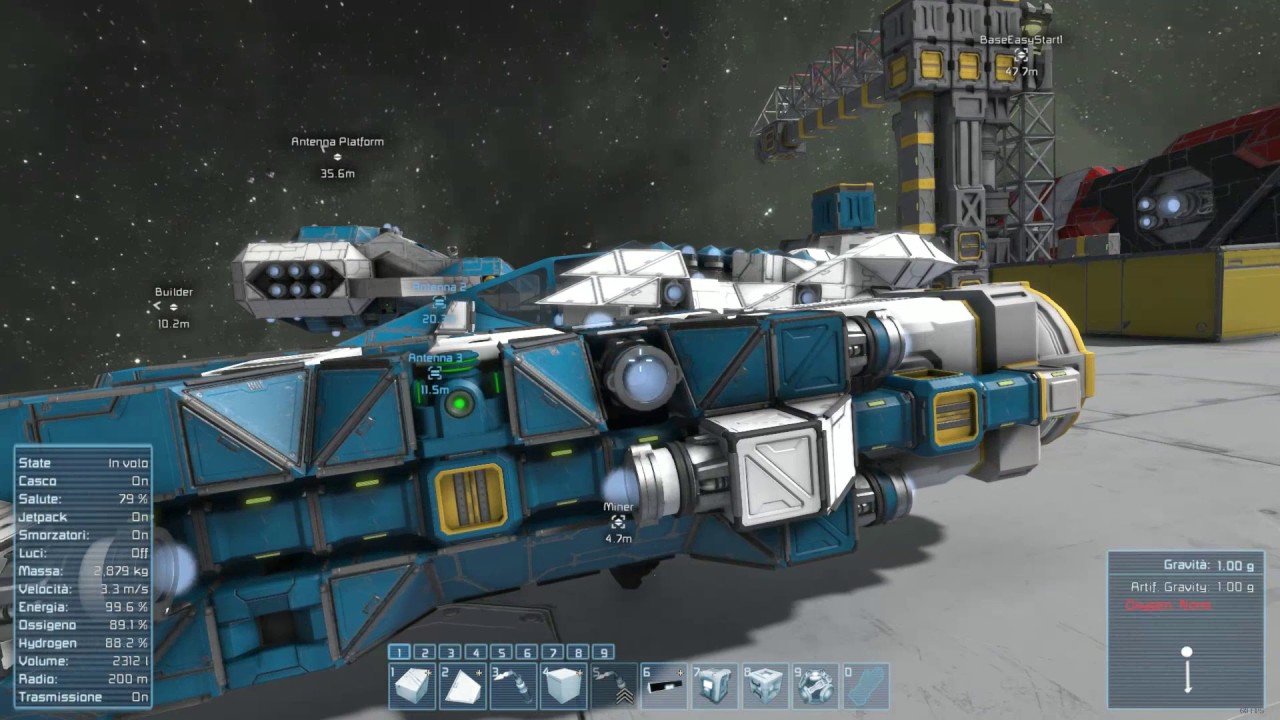Switch to toolbar page 1
Image resolution: width=1280 pixels, height=720 pixels.
[x=399, y=653]
